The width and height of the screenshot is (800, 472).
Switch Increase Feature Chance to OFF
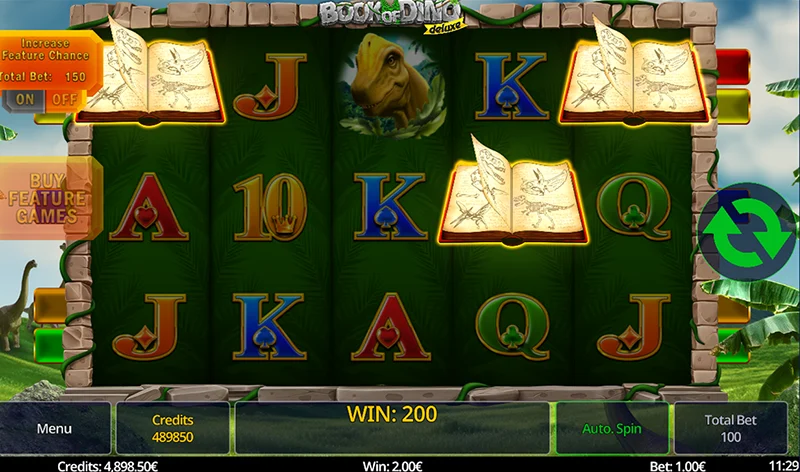coord(64,99)
